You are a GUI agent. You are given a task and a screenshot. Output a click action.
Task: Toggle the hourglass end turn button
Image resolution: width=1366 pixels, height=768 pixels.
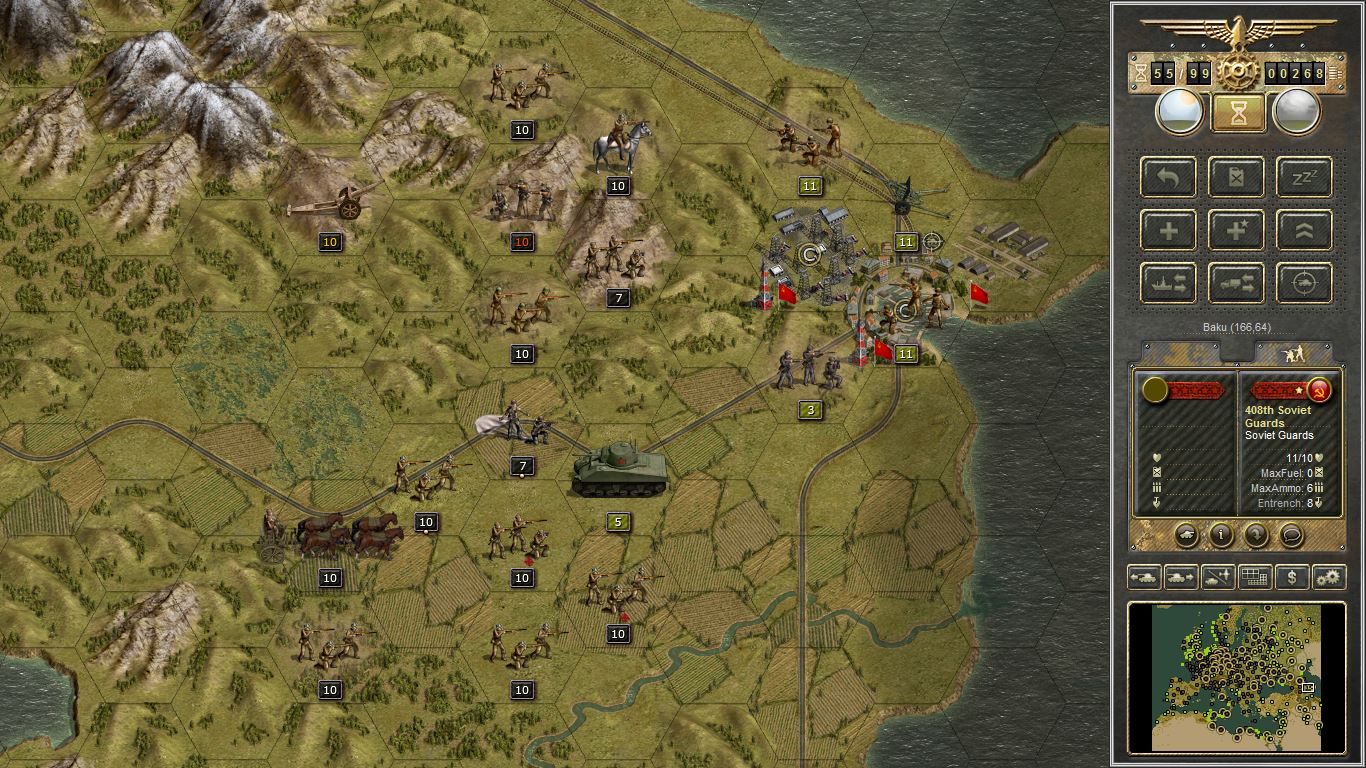tap(1237, 111)
